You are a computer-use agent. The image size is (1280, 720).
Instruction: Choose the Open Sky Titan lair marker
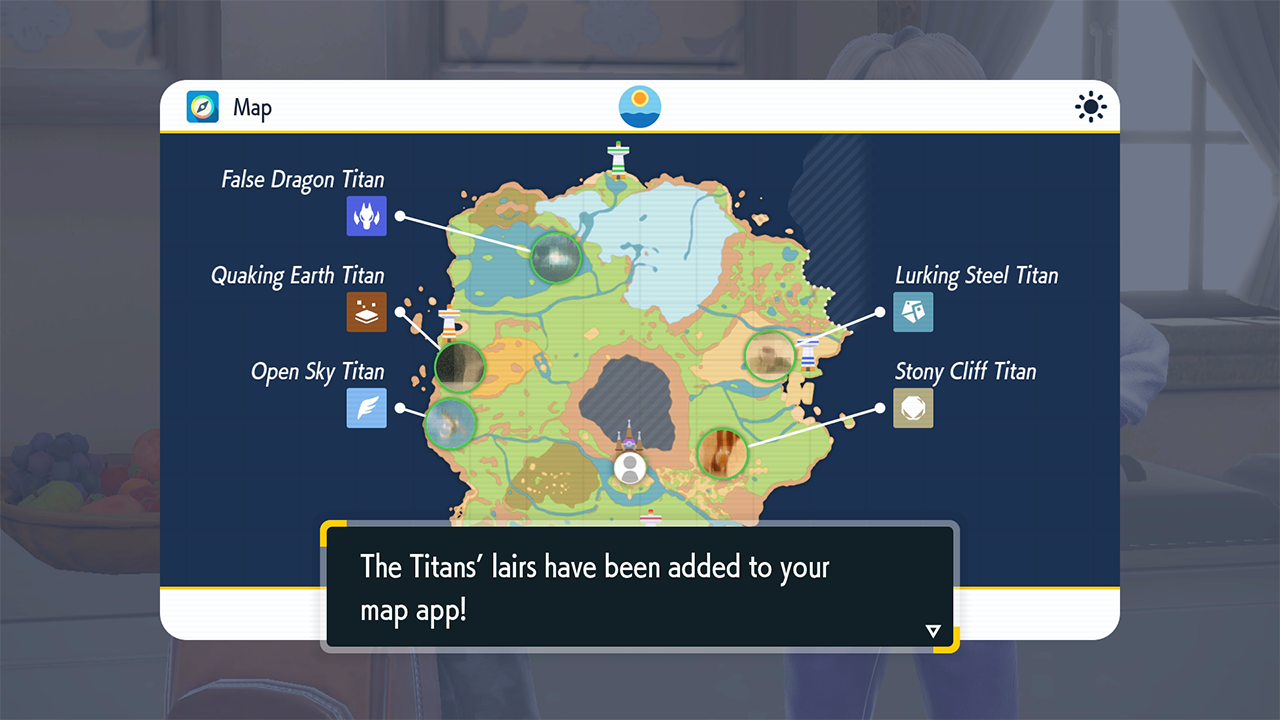pyautogui.click(x=450, y=423)
